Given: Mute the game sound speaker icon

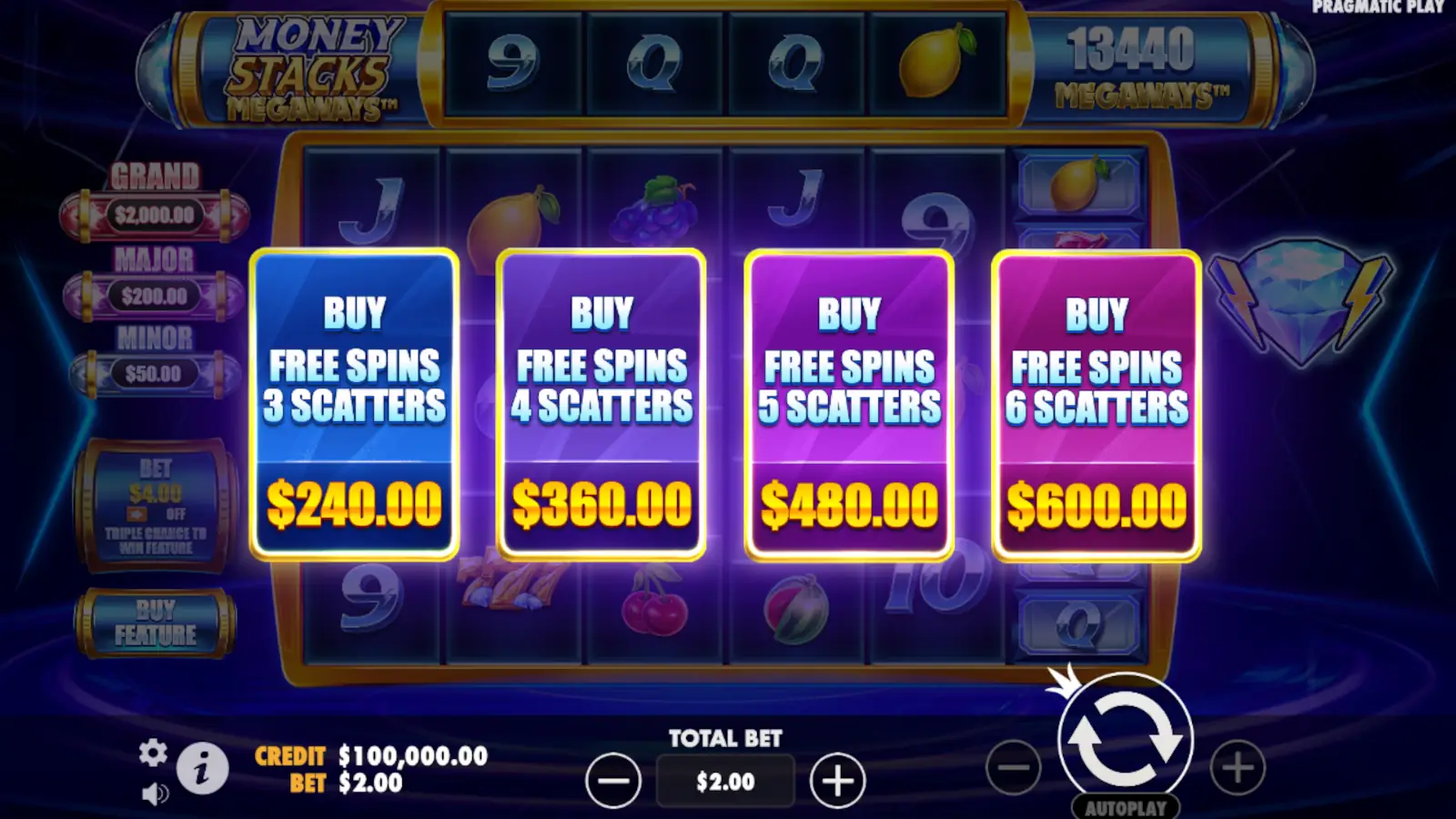Looking at the screenshot, I should 155,792.
